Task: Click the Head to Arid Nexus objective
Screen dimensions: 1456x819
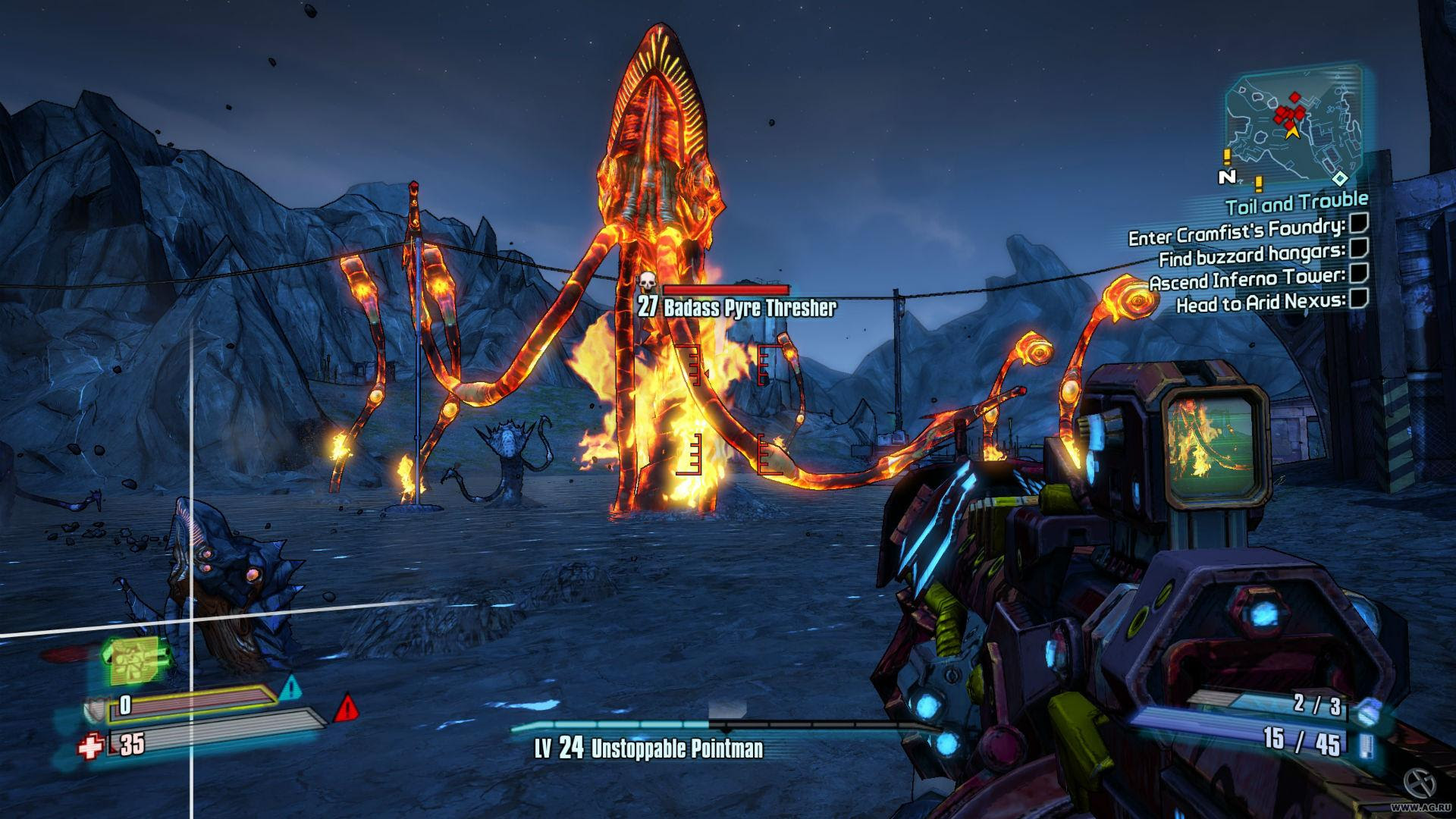Action: click(1260, 303)
